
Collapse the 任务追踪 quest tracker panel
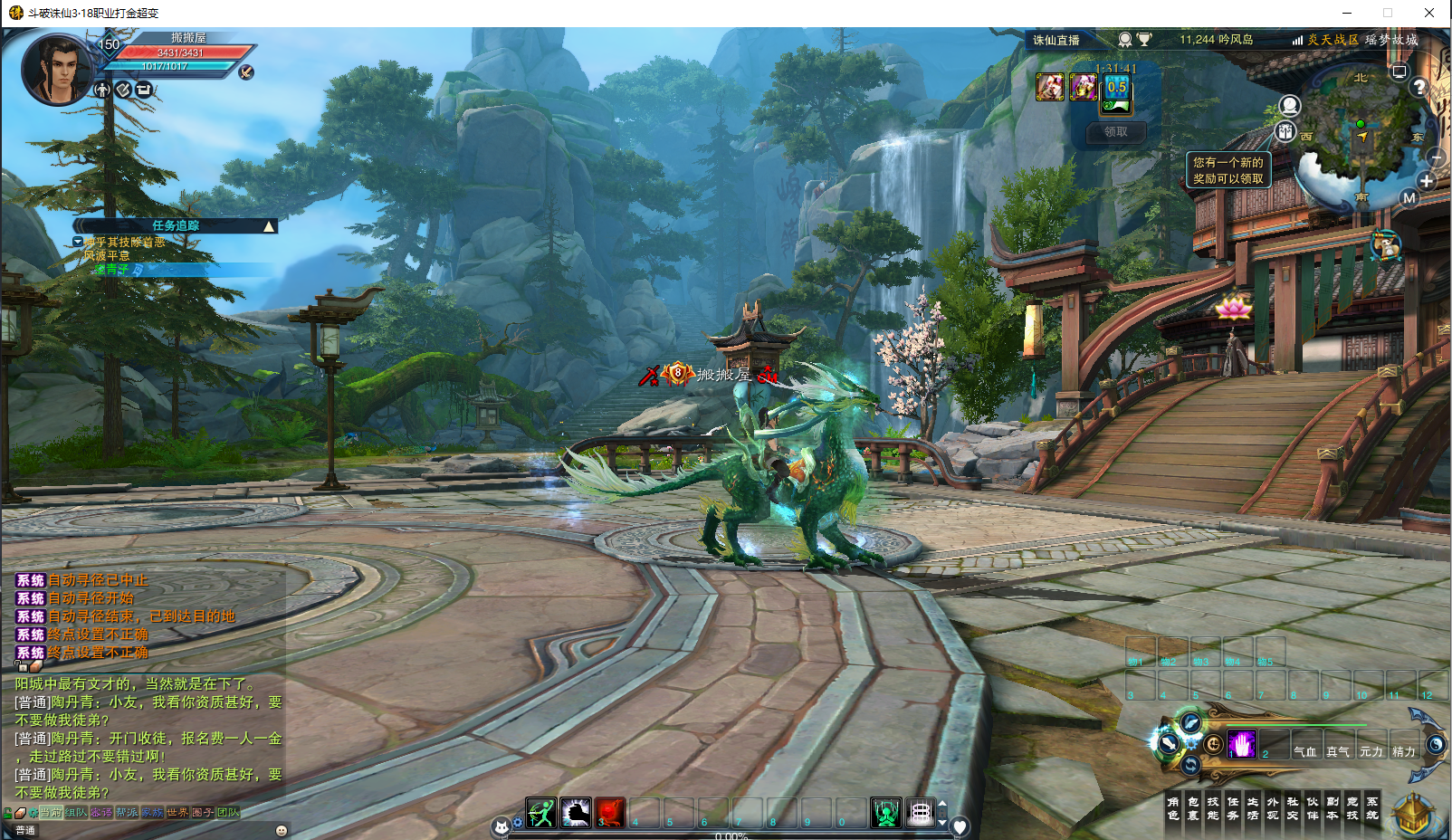[269, 226]
